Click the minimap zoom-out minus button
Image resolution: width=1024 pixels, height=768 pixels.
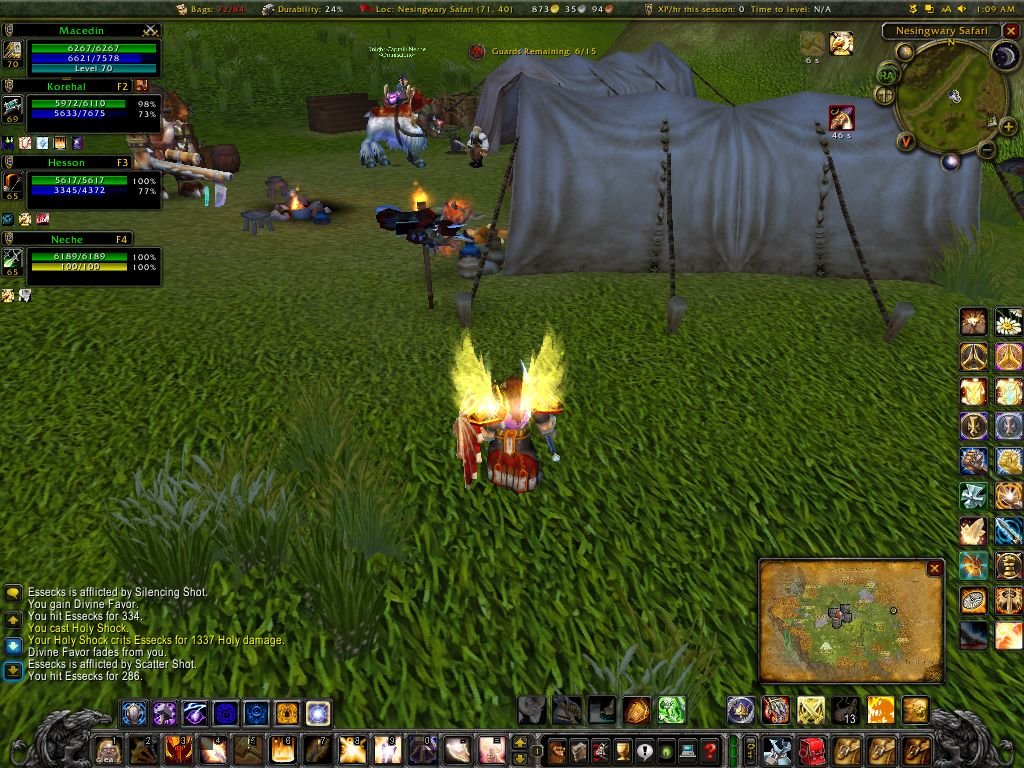click(986, 150)
